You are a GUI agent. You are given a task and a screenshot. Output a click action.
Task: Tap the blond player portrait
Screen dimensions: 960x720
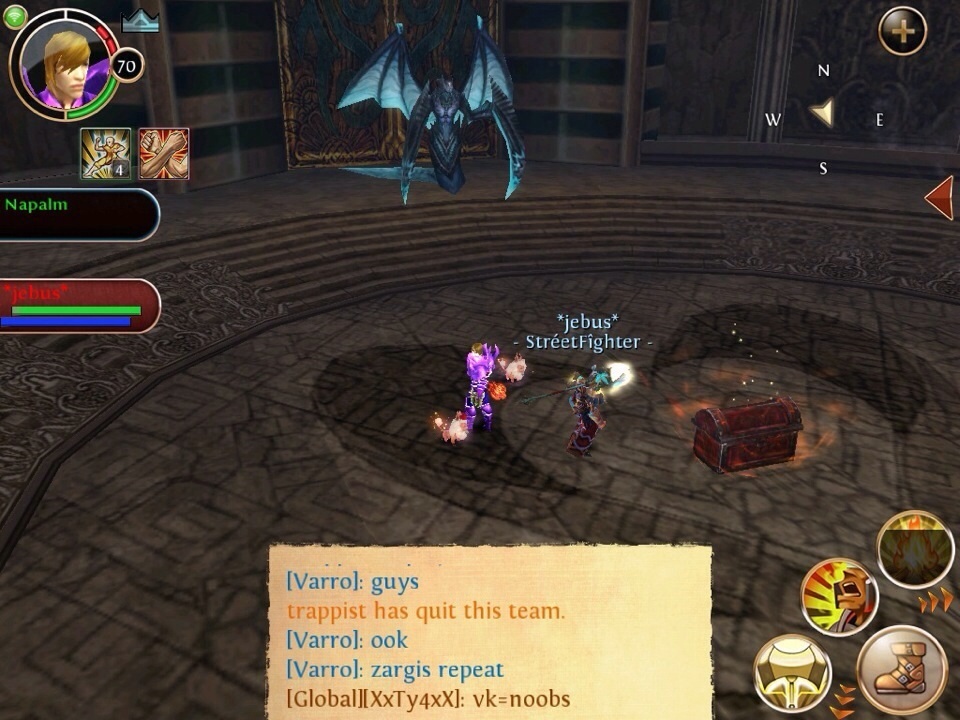point(63,64)
